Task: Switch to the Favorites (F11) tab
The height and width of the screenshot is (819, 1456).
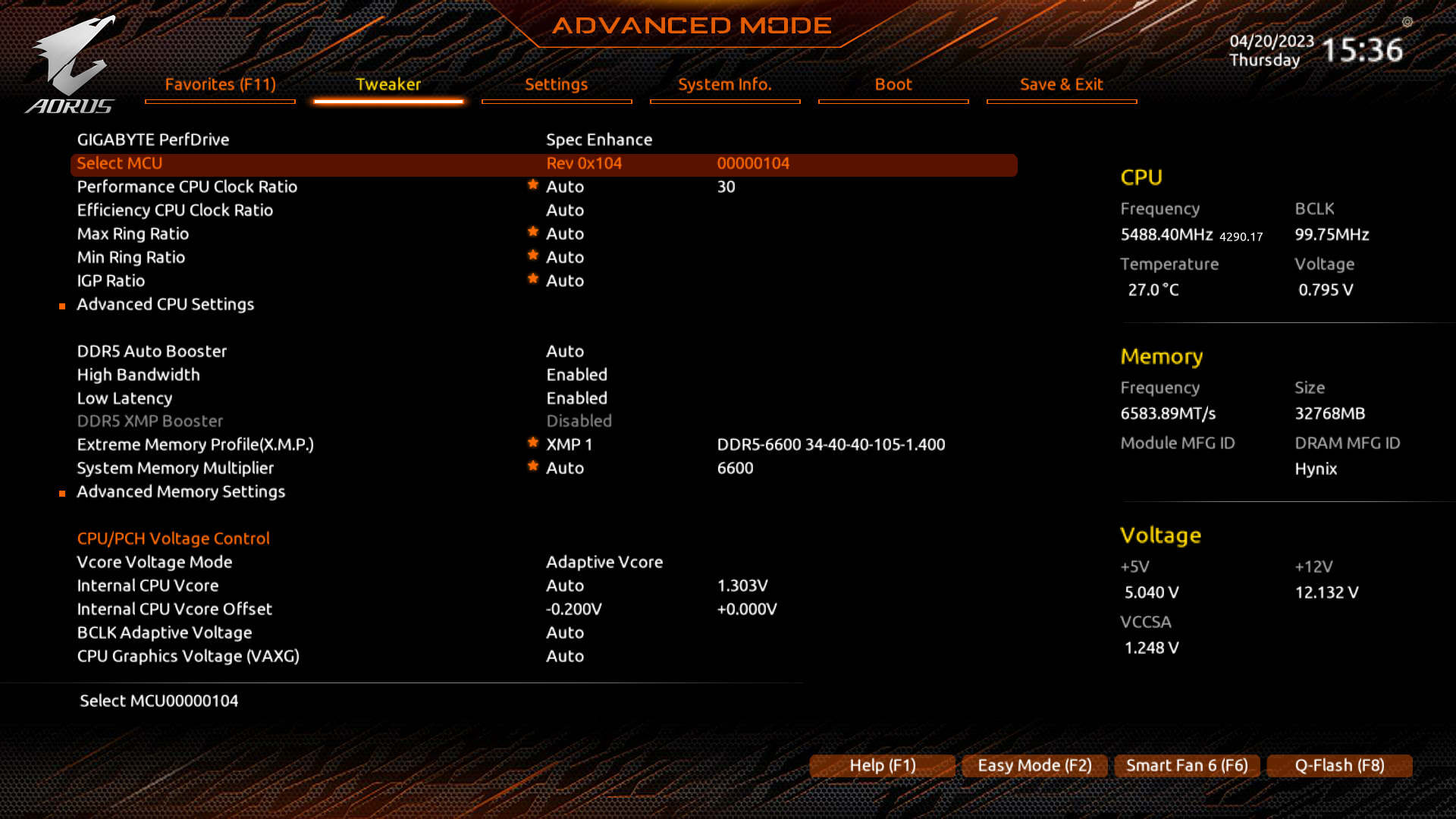Action: click(220, 85)
